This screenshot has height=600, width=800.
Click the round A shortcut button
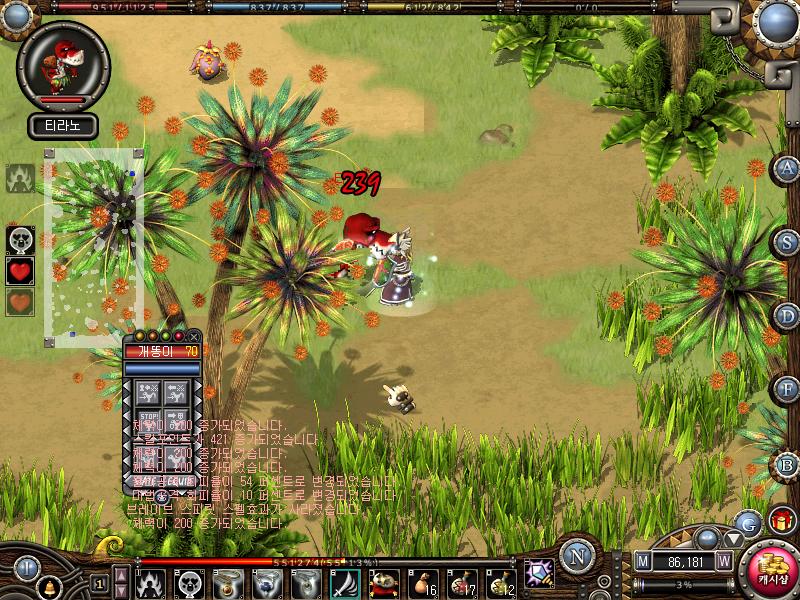pyautogui.click(x=787, y=168)
